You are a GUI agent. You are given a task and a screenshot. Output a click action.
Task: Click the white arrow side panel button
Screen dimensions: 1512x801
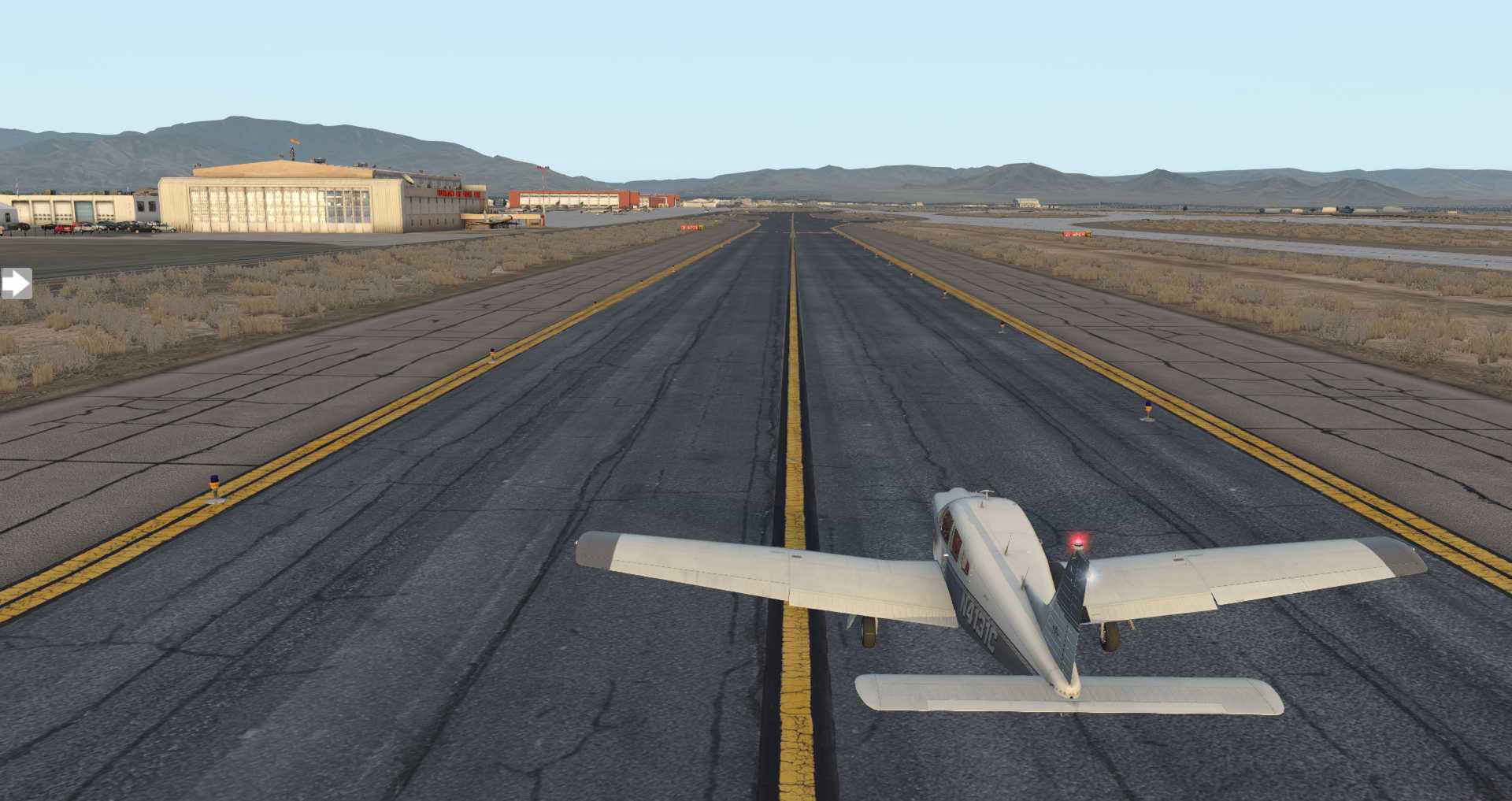click(x=15, y=284)
